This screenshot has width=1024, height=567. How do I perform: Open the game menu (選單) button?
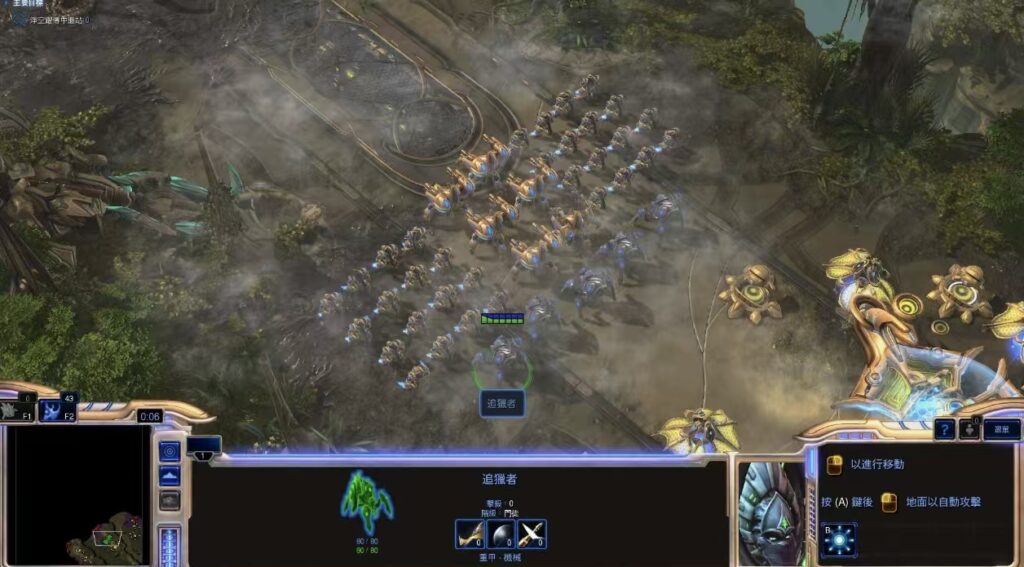click(x=1001, y=429)
